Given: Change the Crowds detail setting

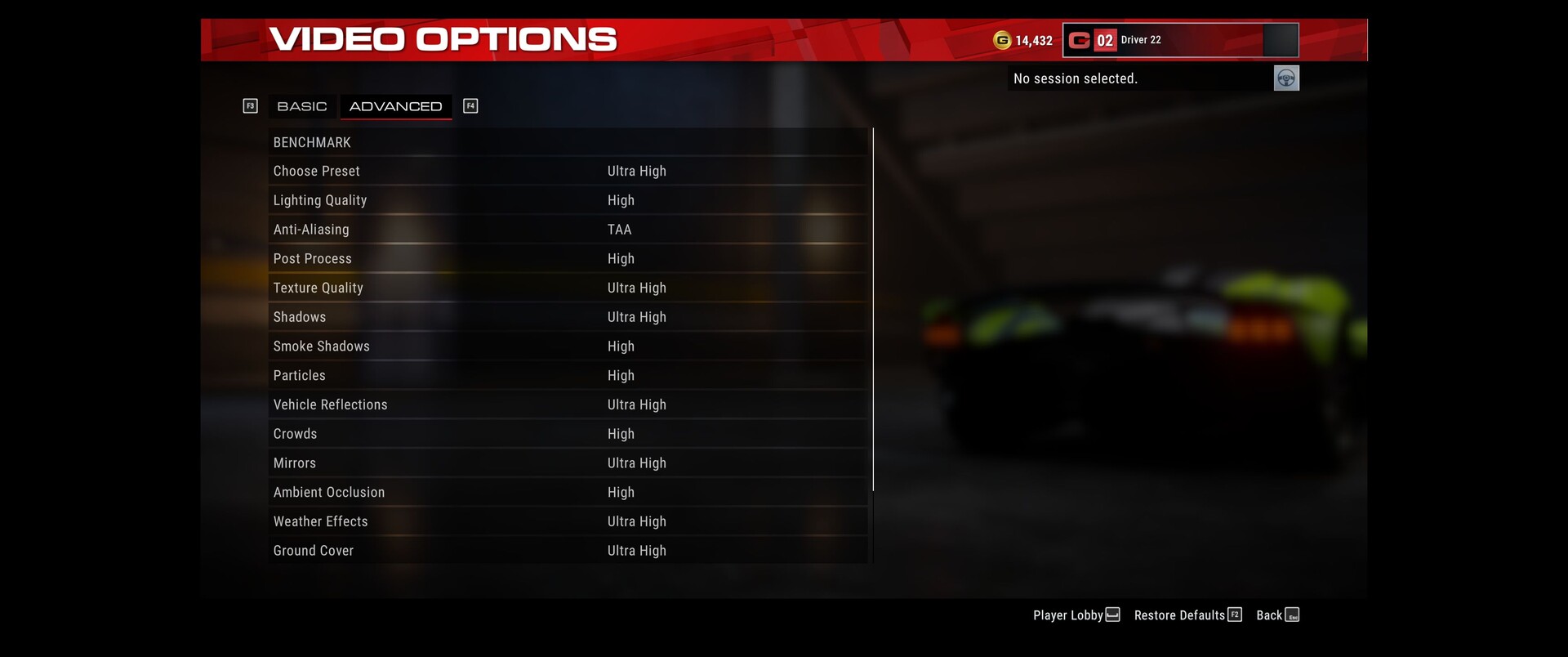Looking at the screenshot, I should click(x=567, y=434).
